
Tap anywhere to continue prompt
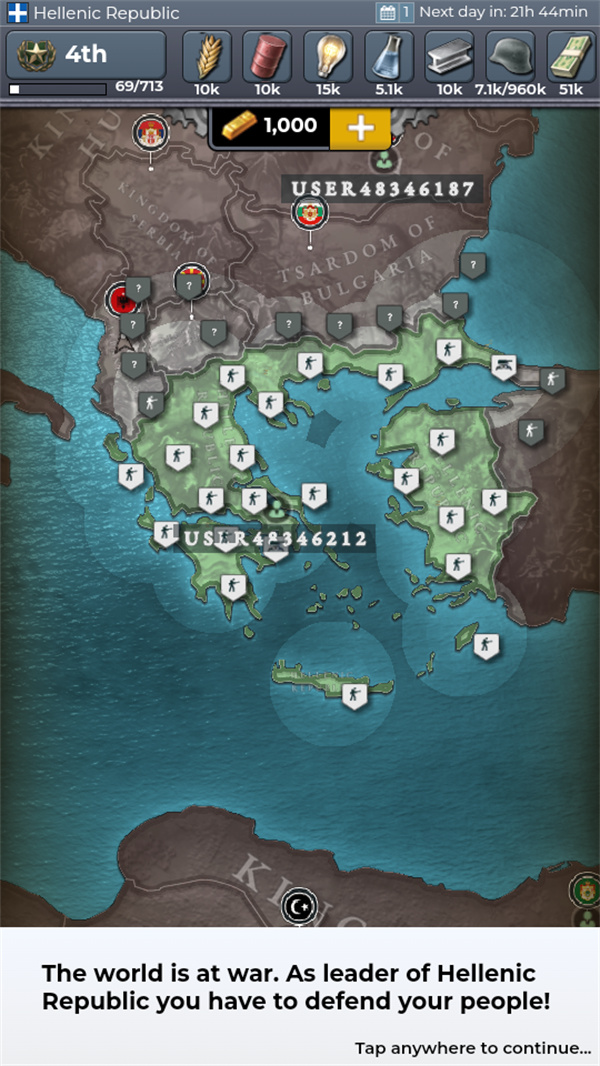pos(472,1020)
